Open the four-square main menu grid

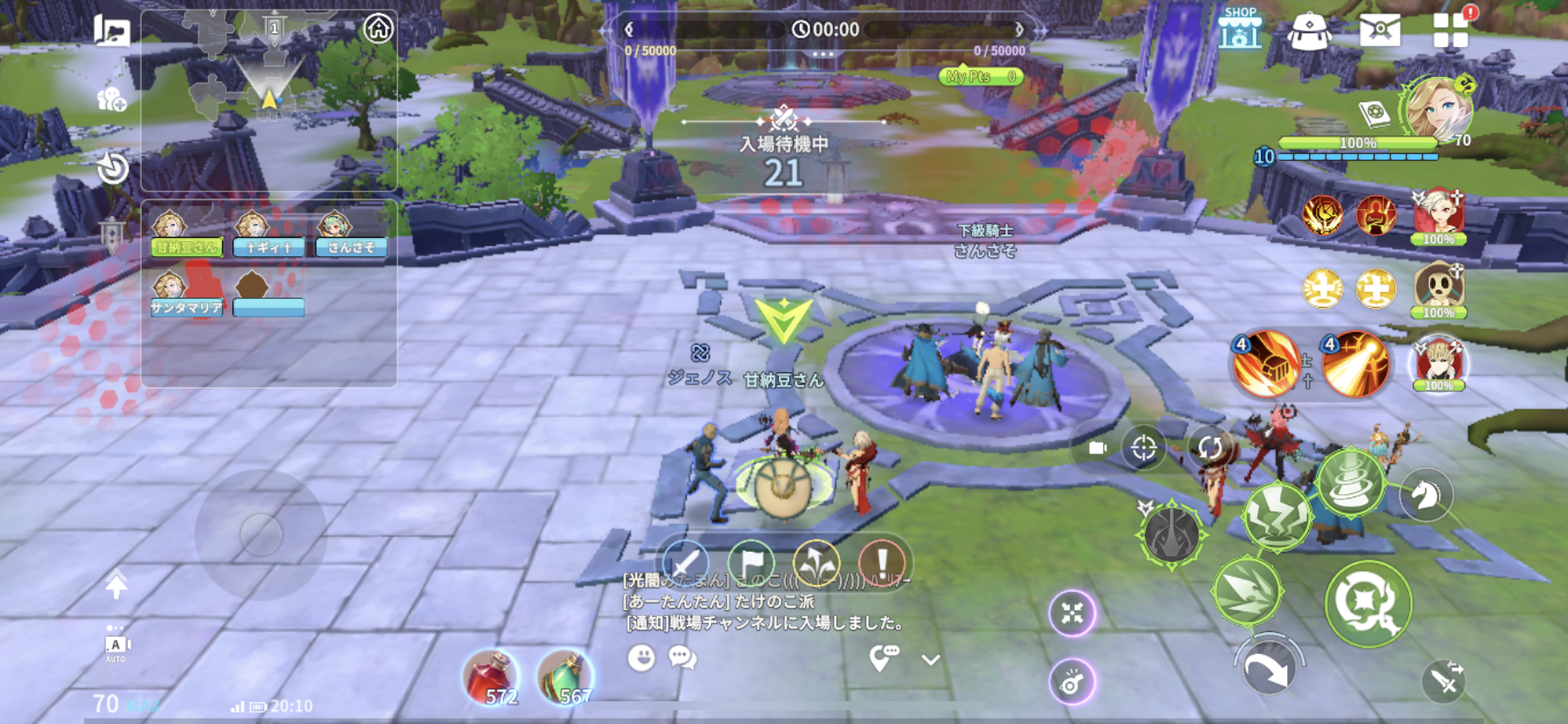1450,31
